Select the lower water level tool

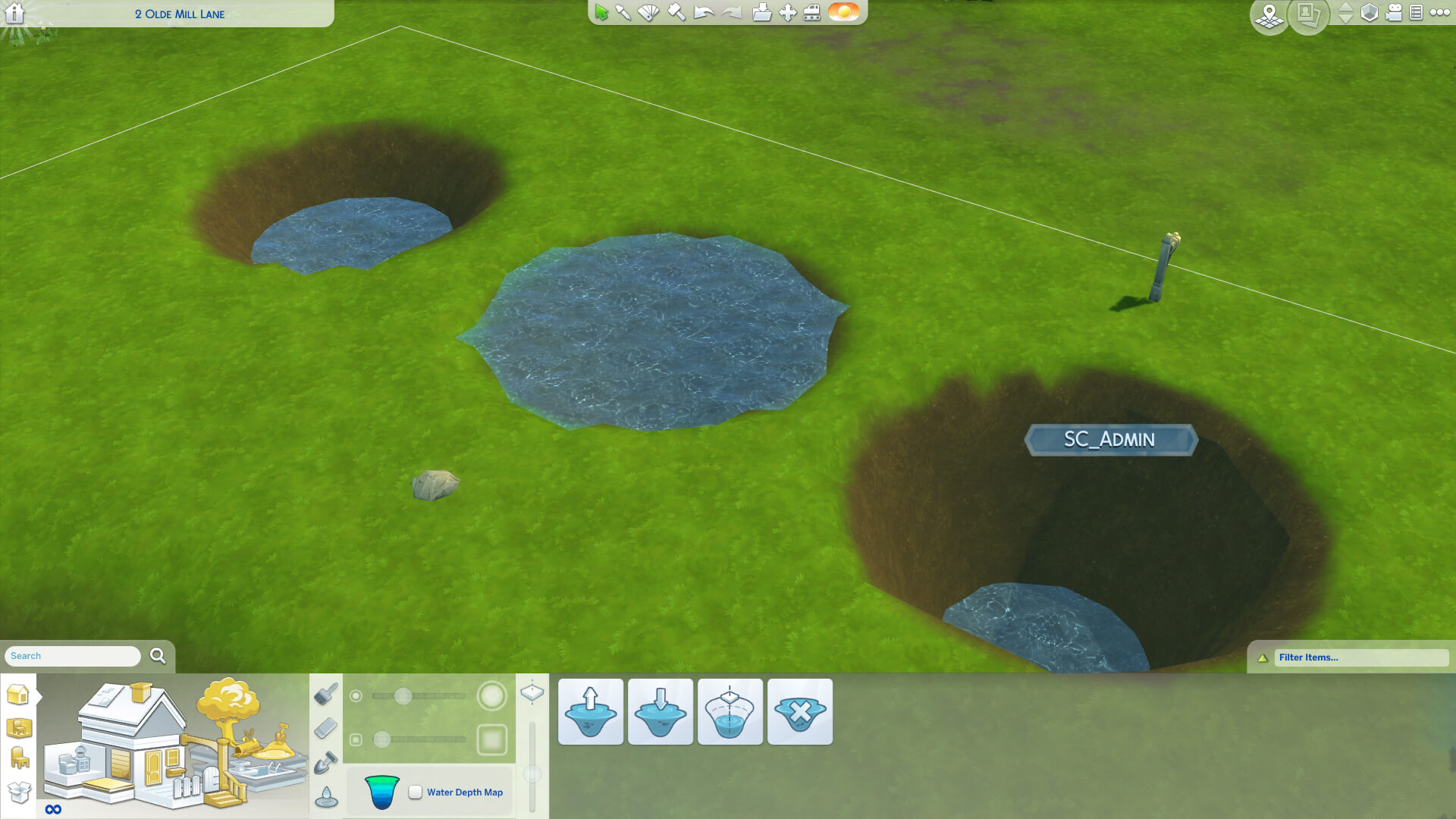pyautogui.click(x=661, y=711)
